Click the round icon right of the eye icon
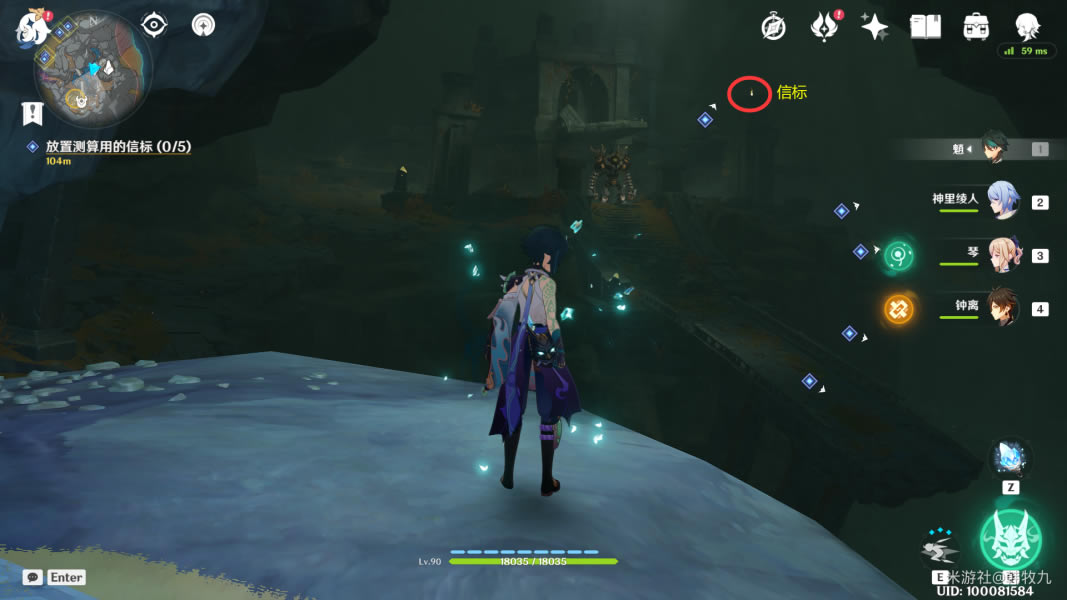 (203, 24)
